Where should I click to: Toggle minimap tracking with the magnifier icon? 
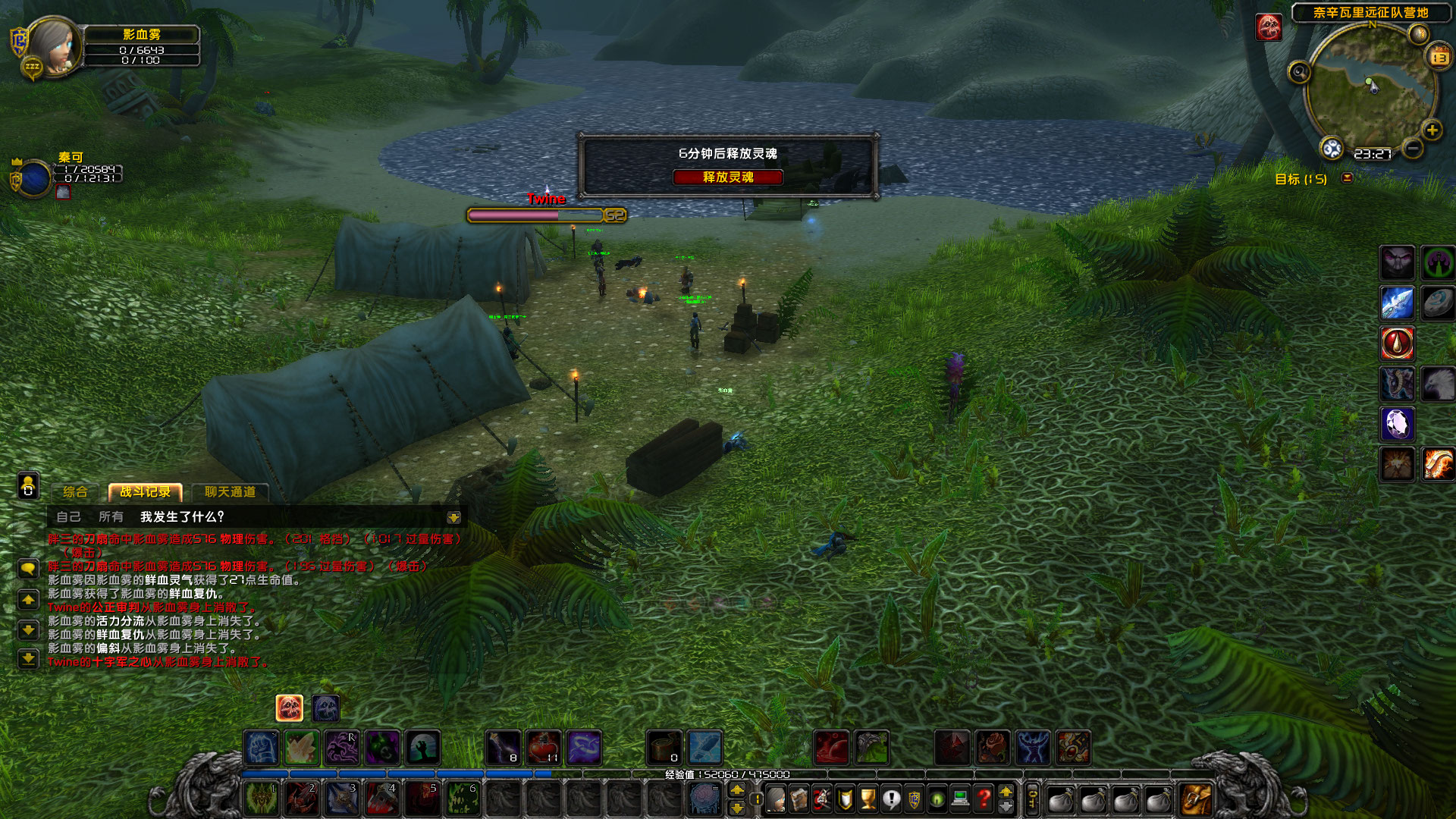coord(1300,72)
